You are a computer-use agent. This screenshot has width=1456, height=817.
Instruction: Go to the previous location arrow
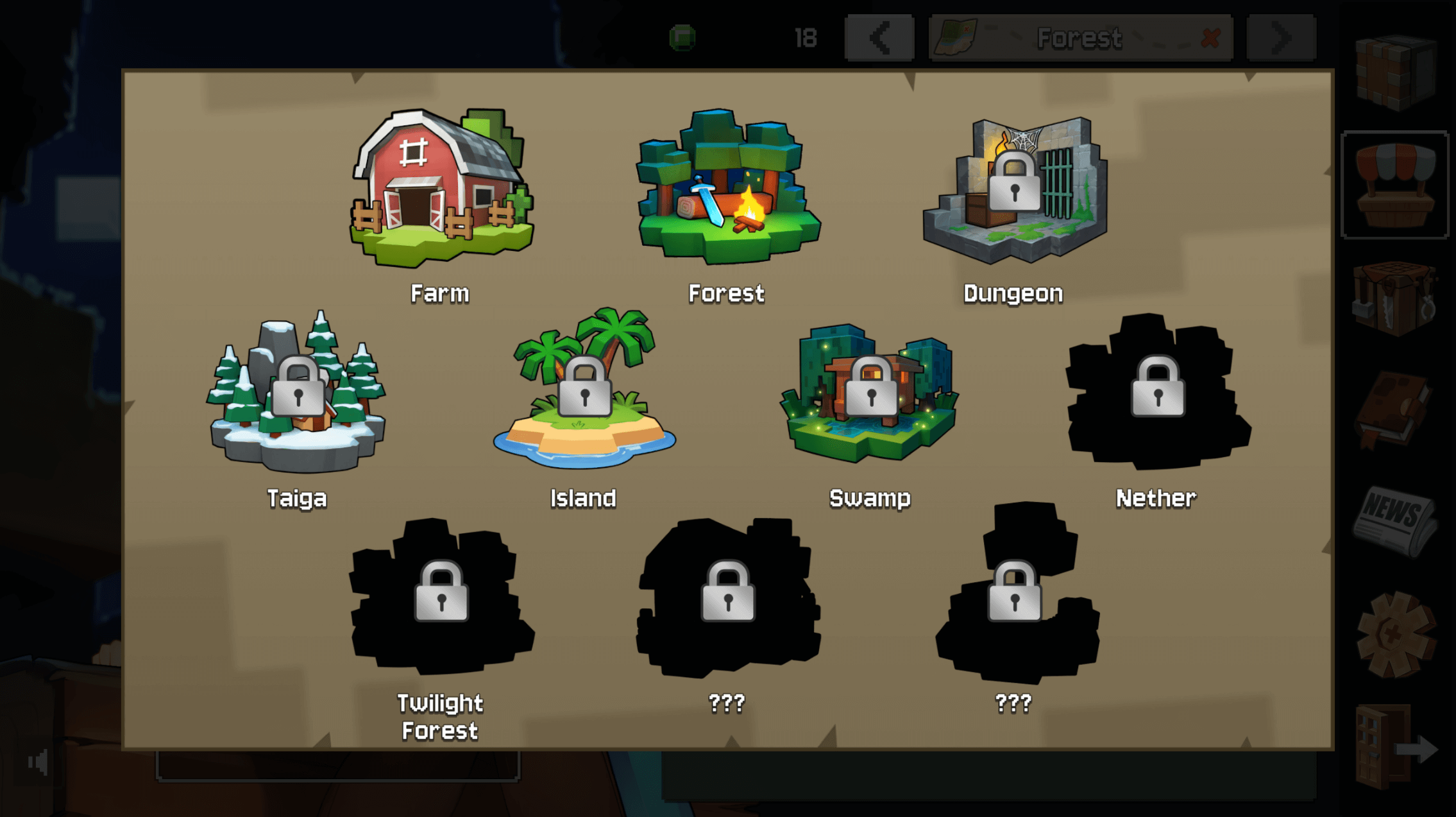879,38
